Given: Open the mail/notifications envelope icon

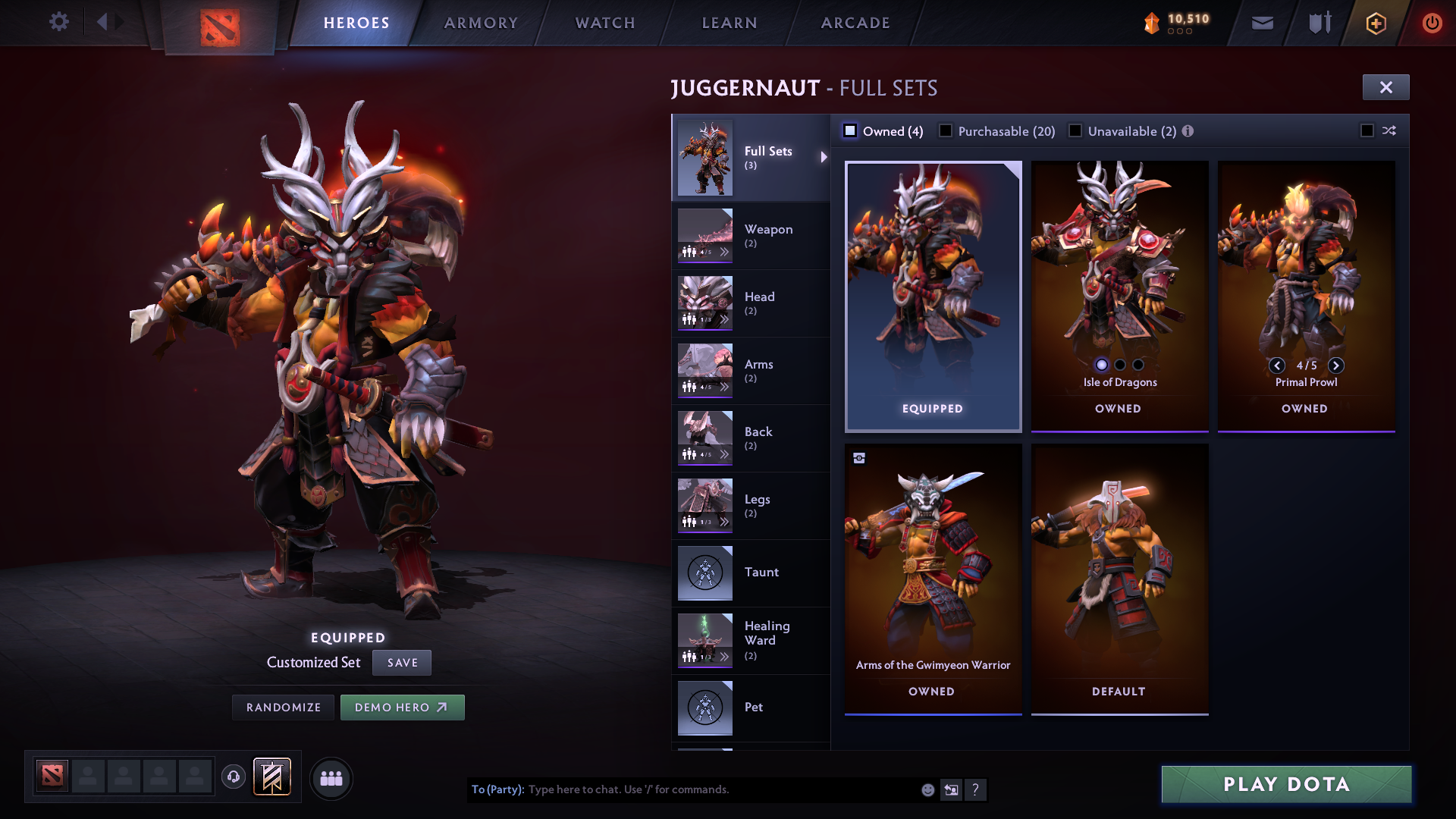Looking at the screenshot, I should 1261,22.
